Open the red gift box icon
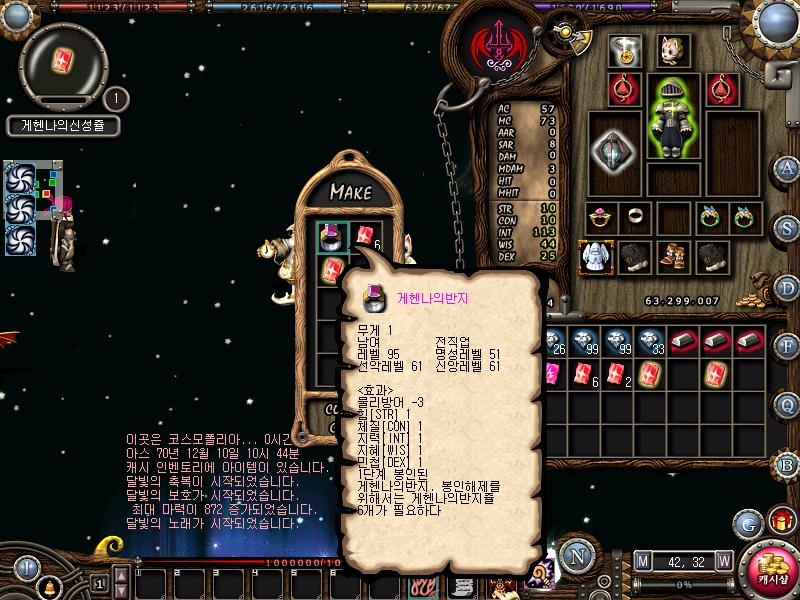Image resolution: width=800 pixels, height=600 pixels. [x=780, y=521]
